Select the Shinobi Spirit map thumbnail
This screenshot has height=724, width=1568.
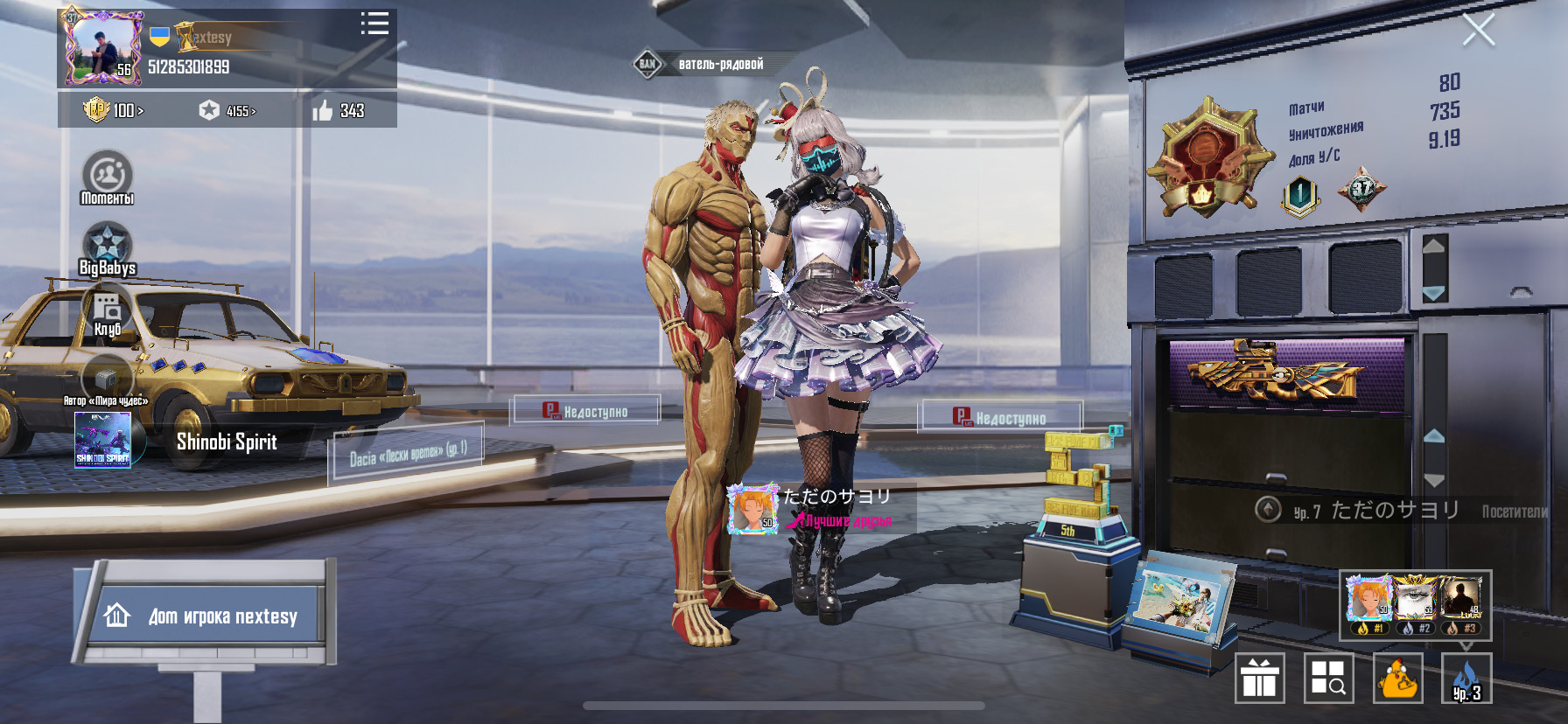(x=103, y=440)
